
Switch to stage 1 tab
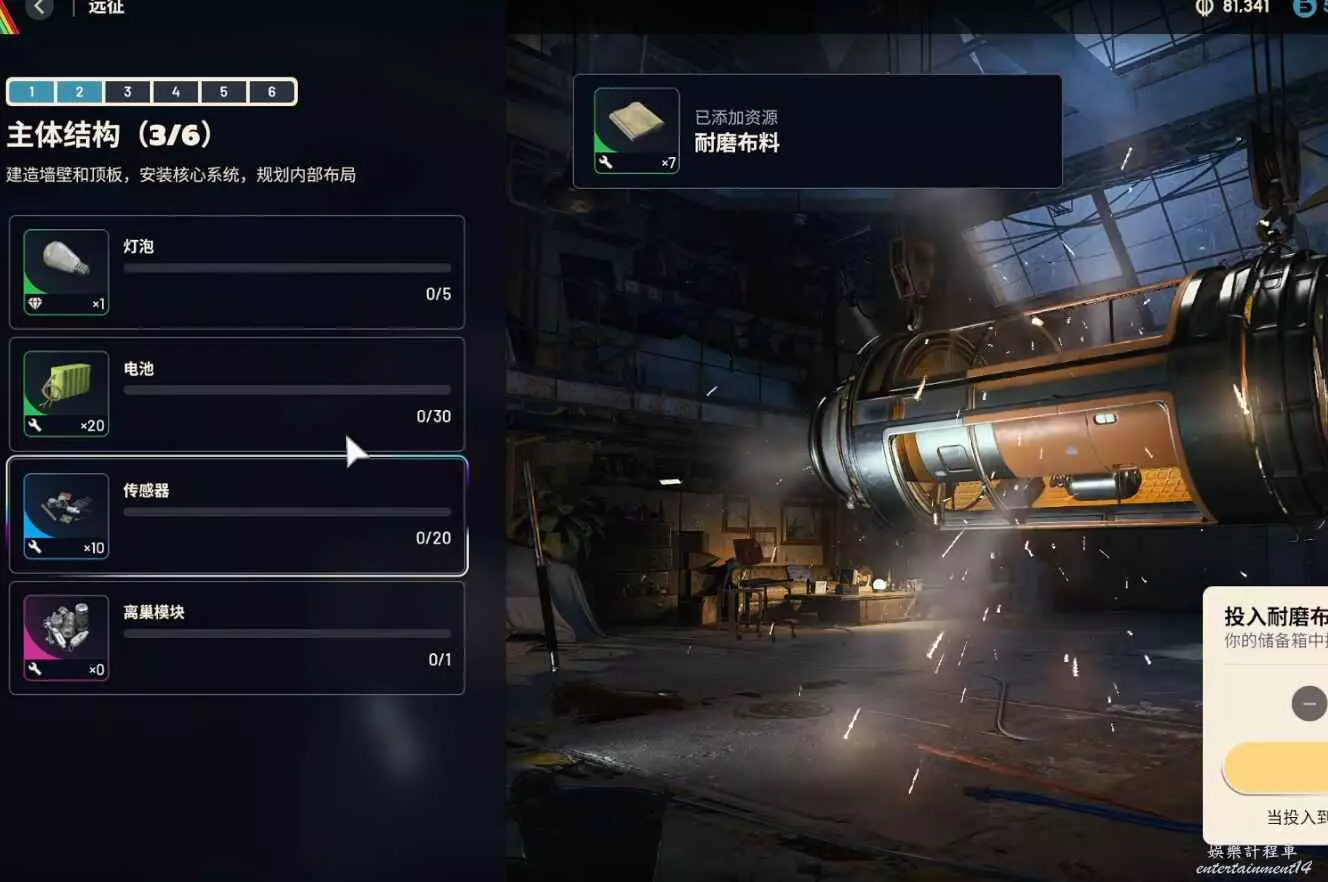pos(32,92)
